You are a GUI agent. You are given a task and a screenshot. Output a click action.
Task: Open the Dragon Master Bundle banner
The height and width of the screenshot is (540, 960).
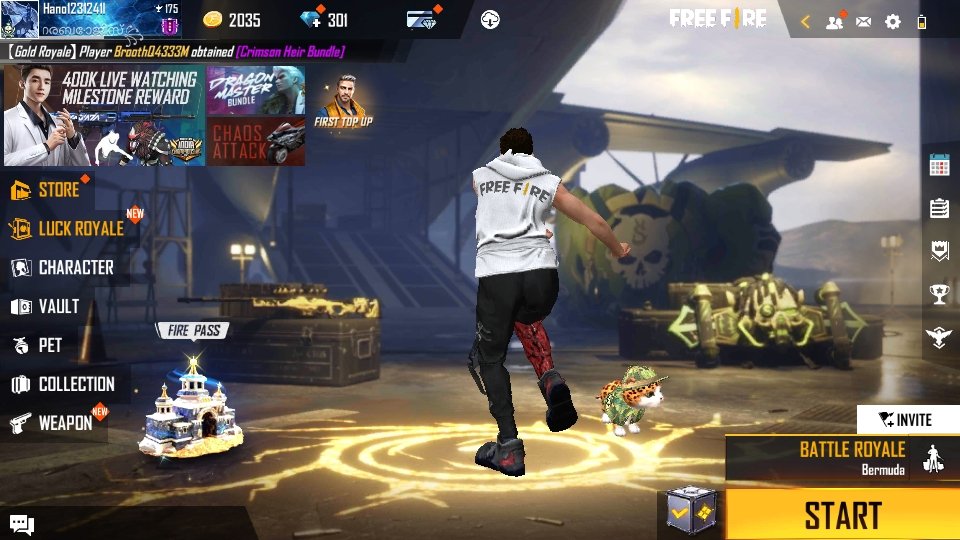coord(255,90)
